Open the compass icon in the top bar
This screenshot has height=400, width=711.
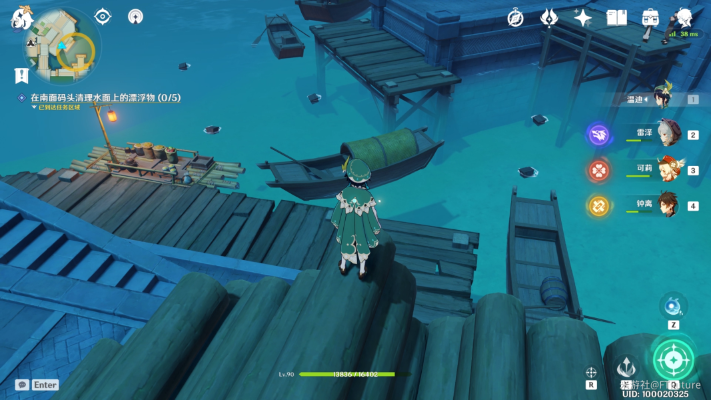click(x=515, y=17)
